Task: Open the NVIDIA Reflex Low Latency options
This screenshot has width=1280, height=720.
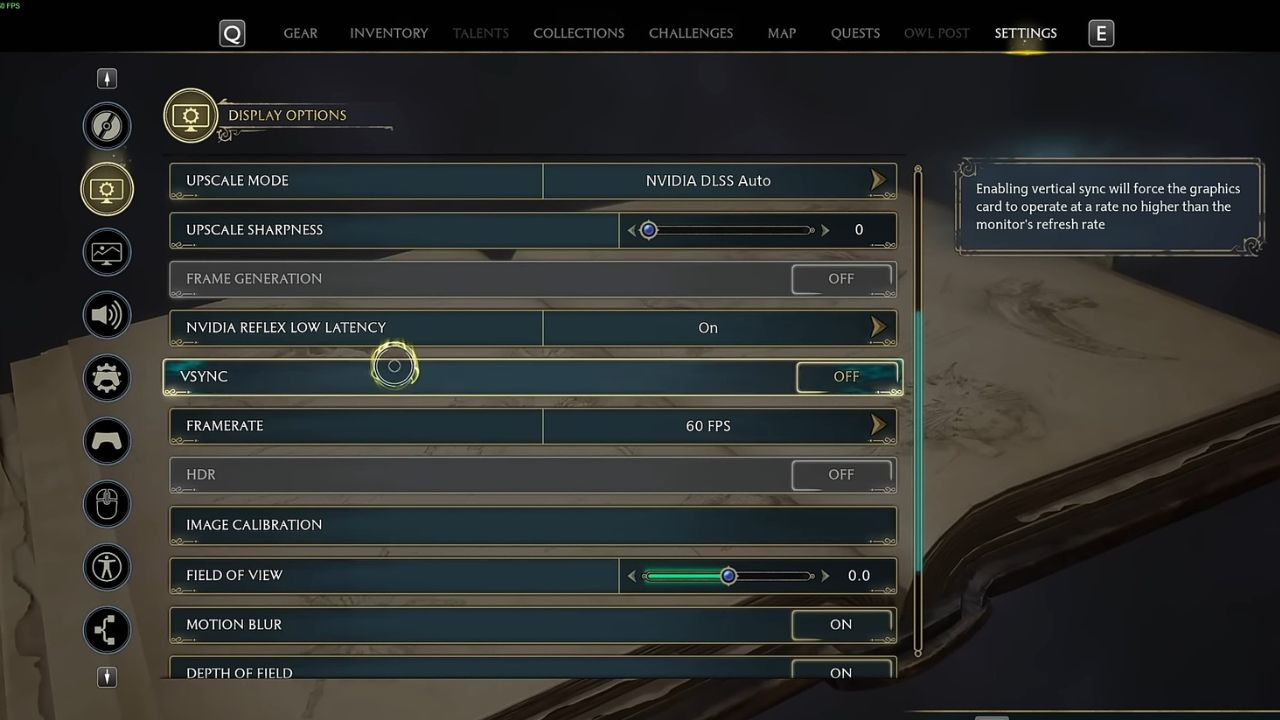Action: coord(878,327)
